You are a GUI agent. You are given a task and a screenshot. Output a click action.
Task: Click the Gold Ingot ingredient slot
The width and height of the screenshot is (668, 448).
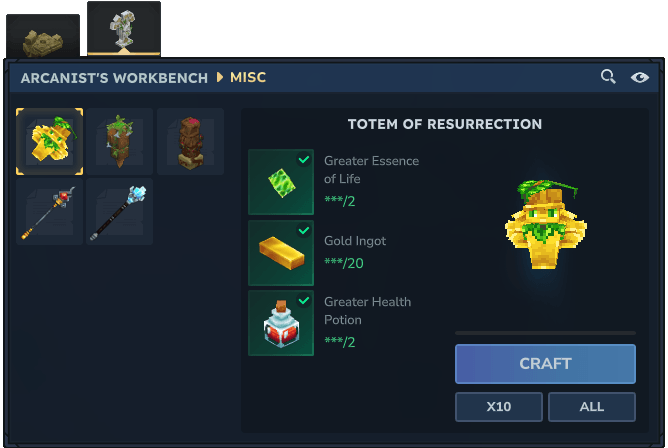click(281, 253)
